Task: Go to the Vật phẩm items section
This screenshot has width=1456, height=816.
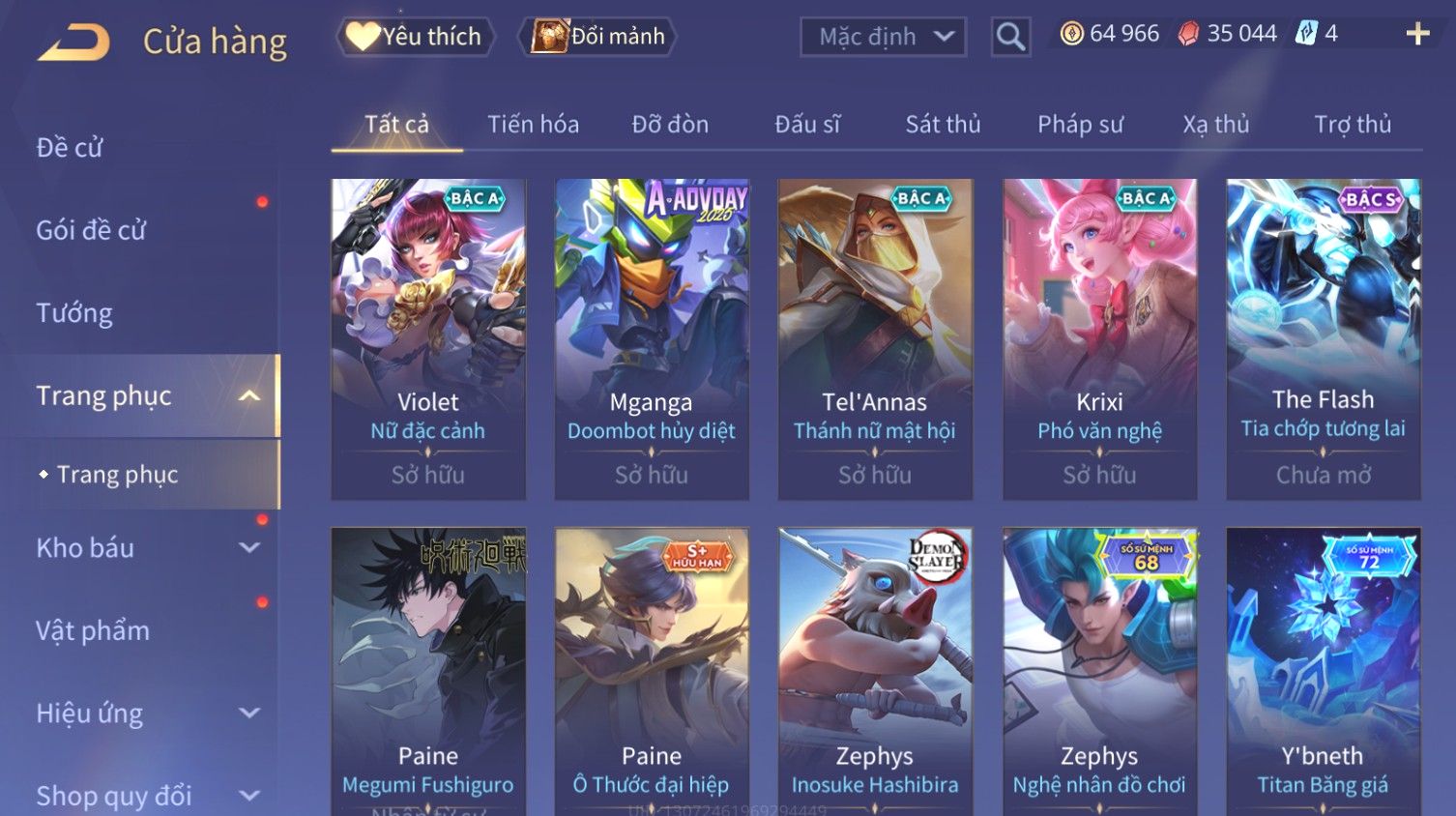Action: (x=93, y=631)
